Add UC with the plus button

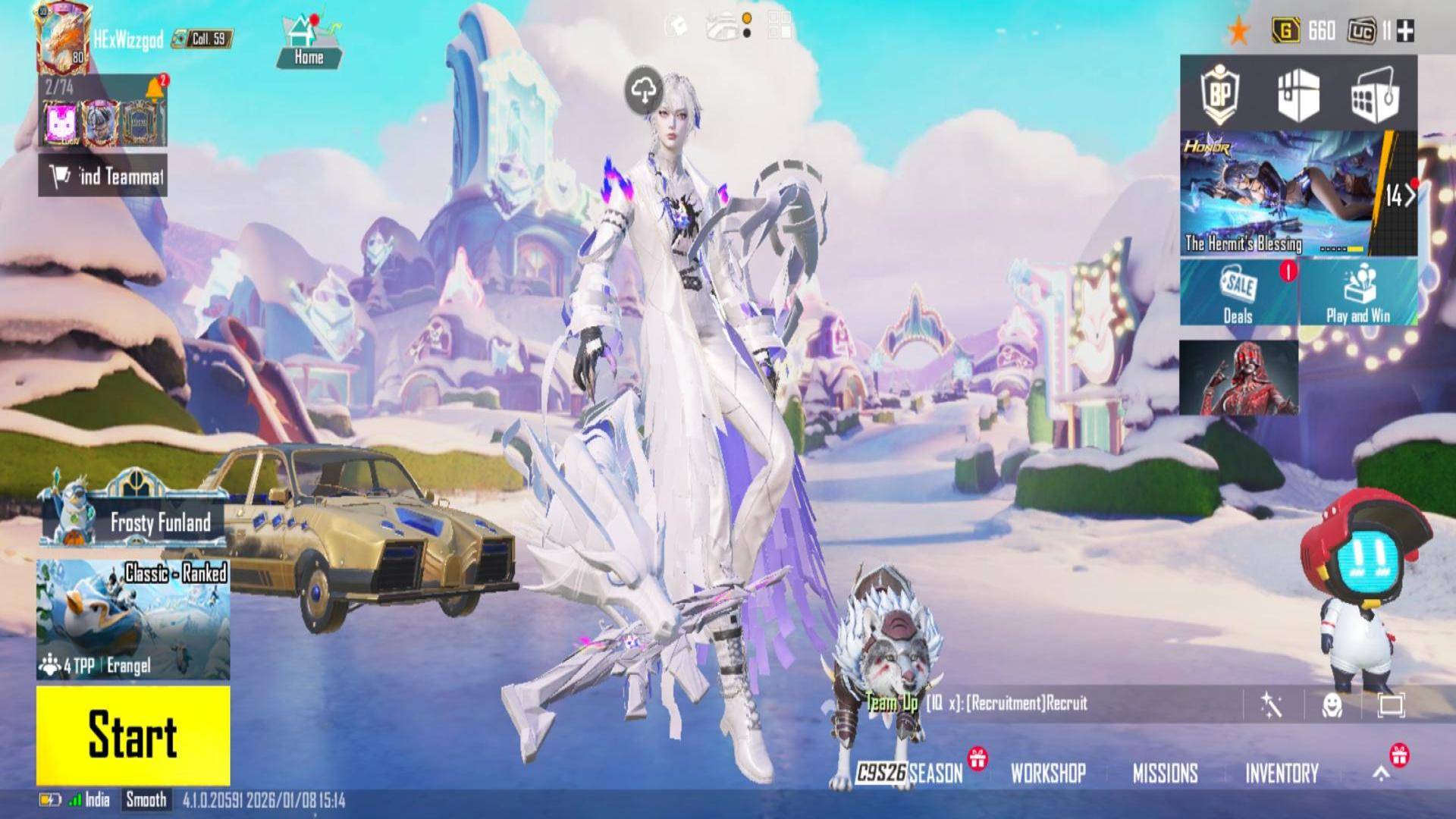click(x=1405, y=31)
